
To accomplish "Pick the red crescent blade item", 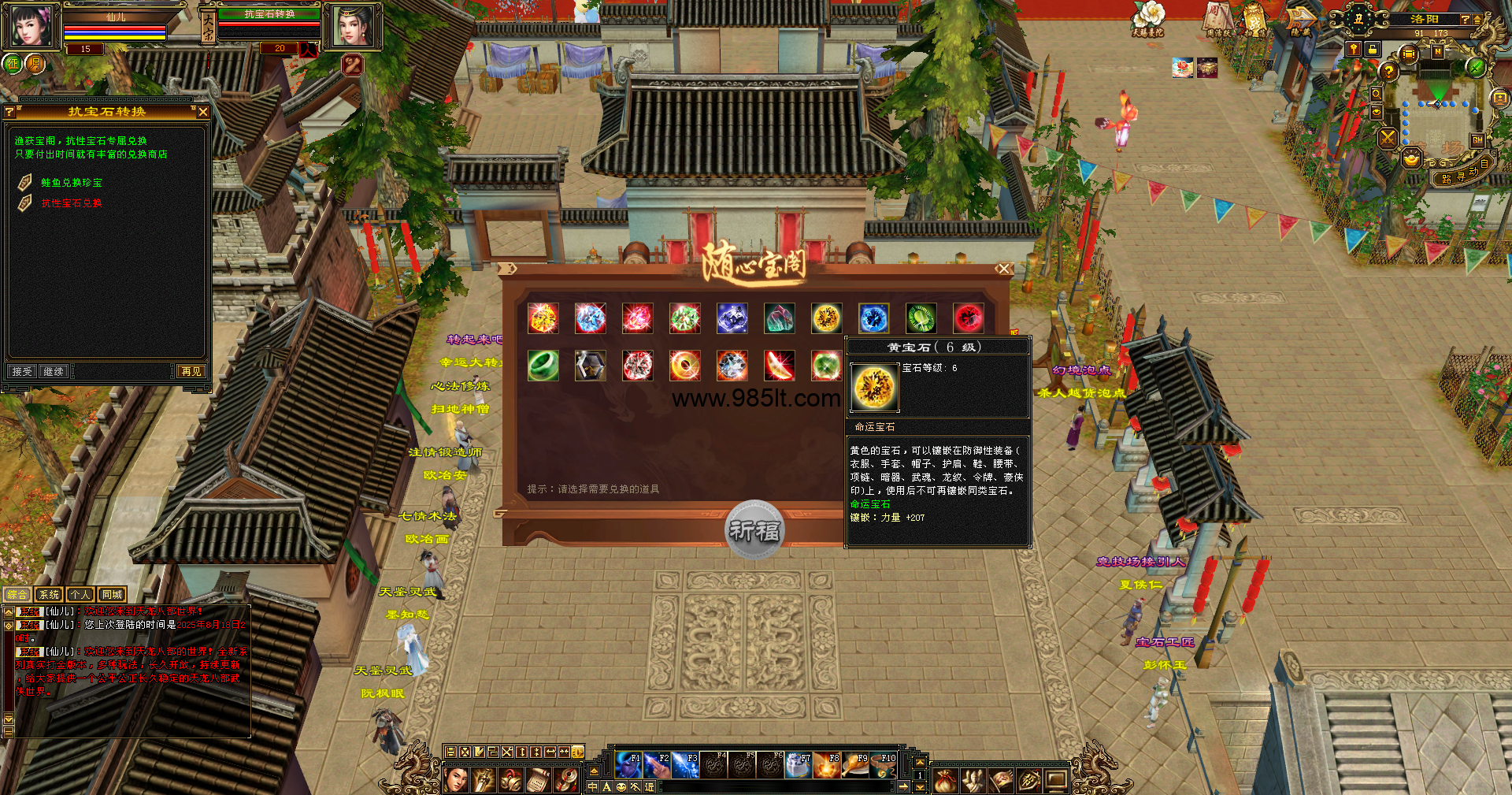I will click(779, 366).
